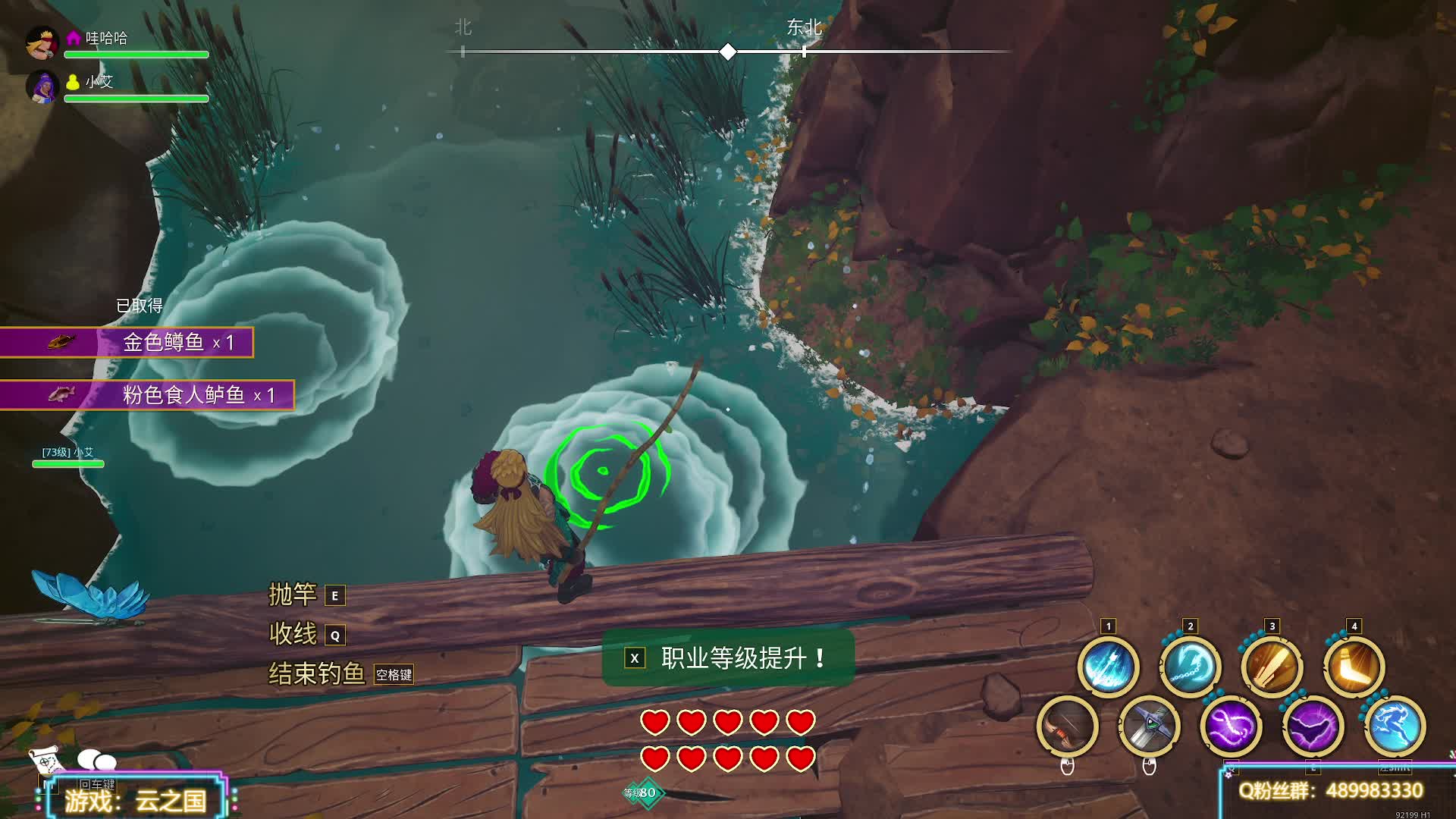
Task: Activate the purple swirling ribbon ability
Action: pos(1231,726)
